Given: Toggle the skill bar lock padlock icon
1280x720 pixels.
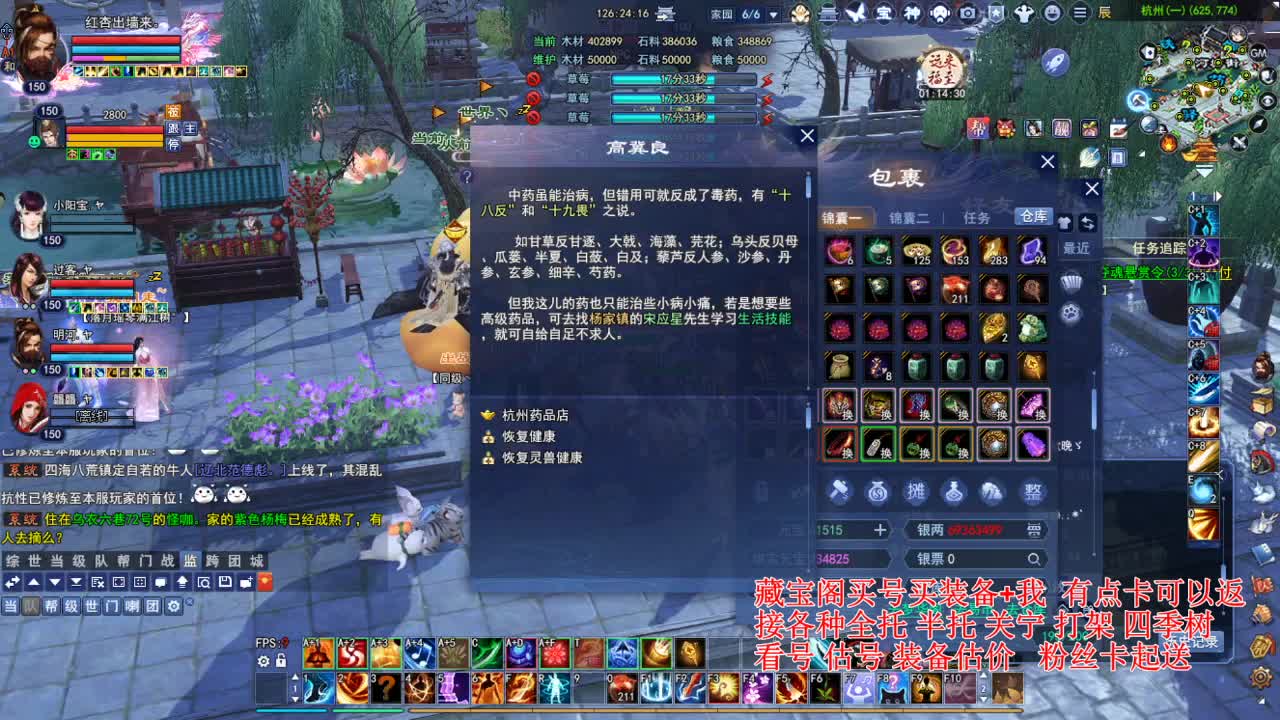Looking at the screenshot, I should click(x=281, y=661).
